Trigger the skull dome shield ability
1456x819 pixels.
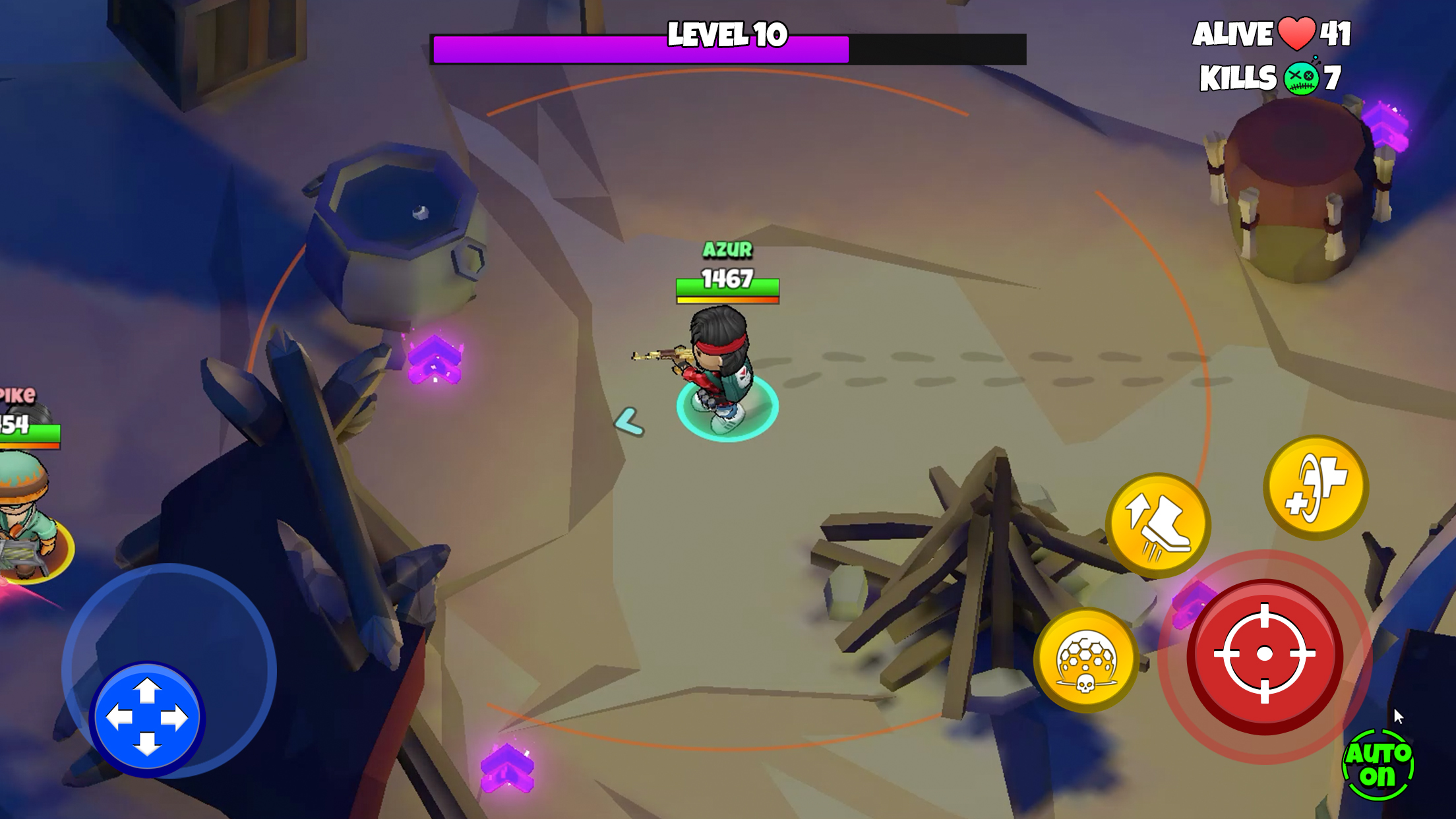tap(1086, 659)
